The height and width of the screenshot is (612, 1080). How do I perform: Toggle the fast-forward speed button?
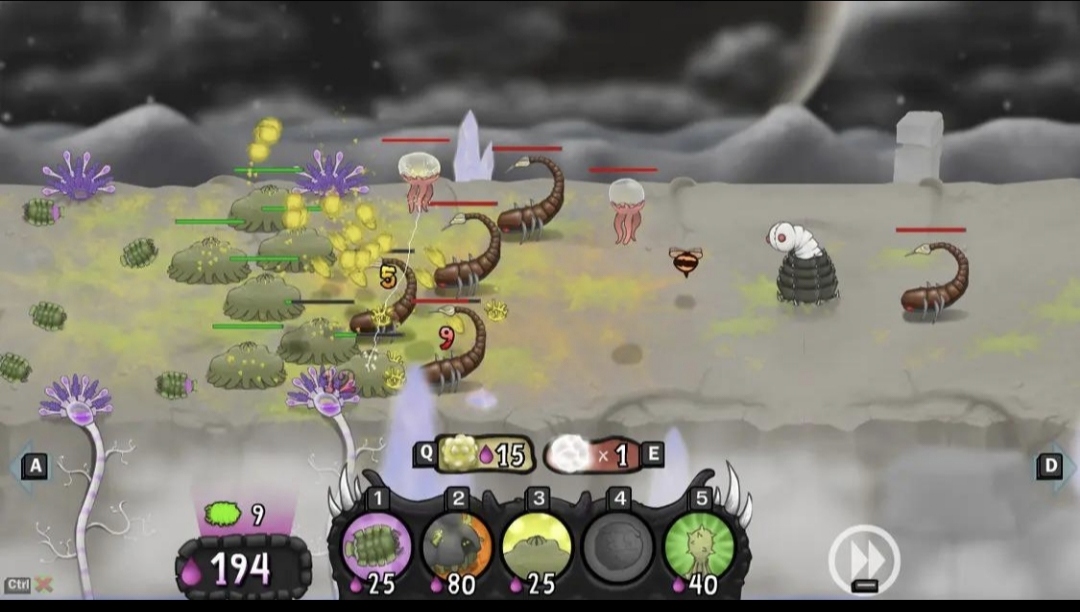(x=865, y=555)
